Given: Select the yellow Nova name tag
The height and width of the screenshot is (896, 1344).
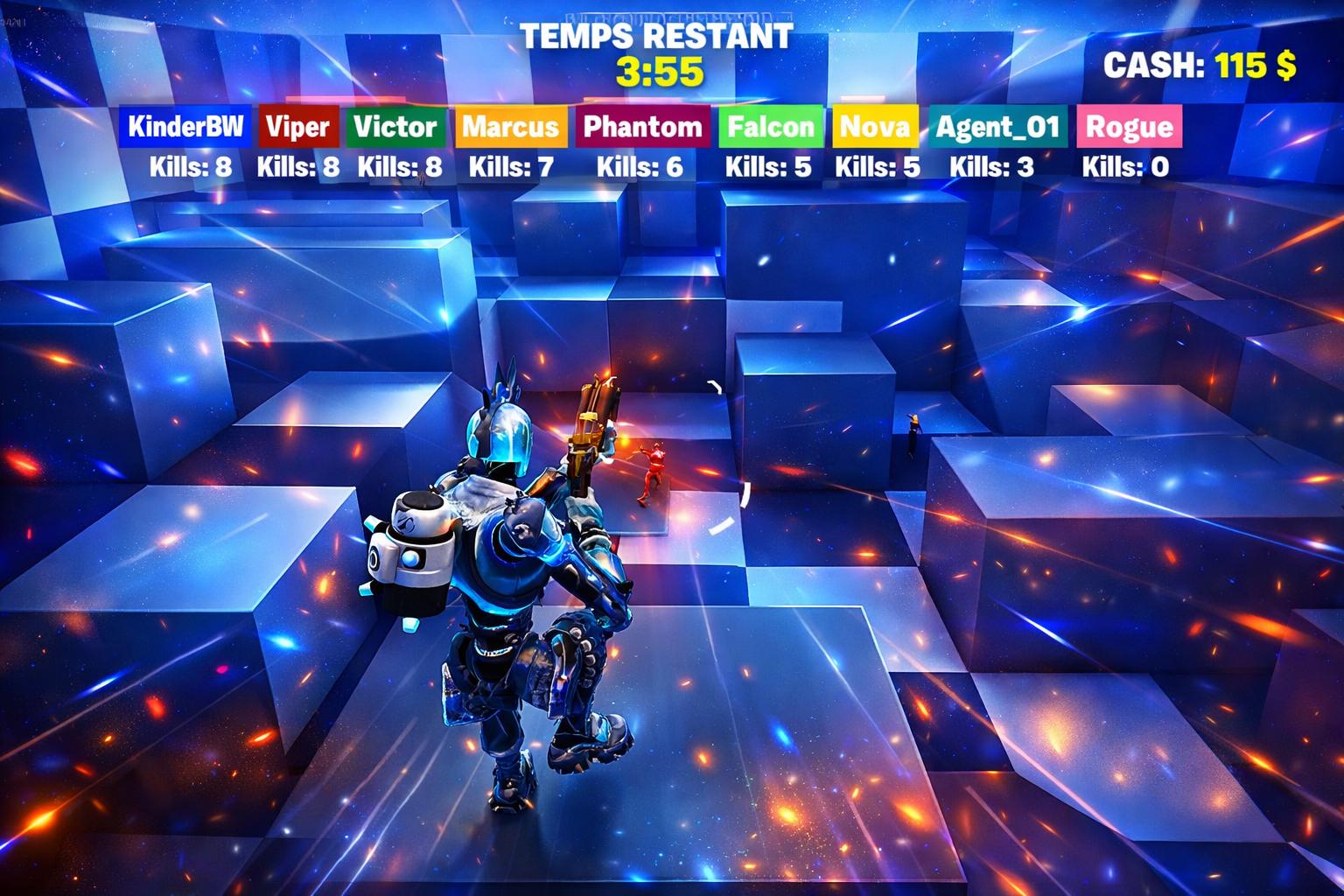Looking at the screenshot, I should coord(875,127).
